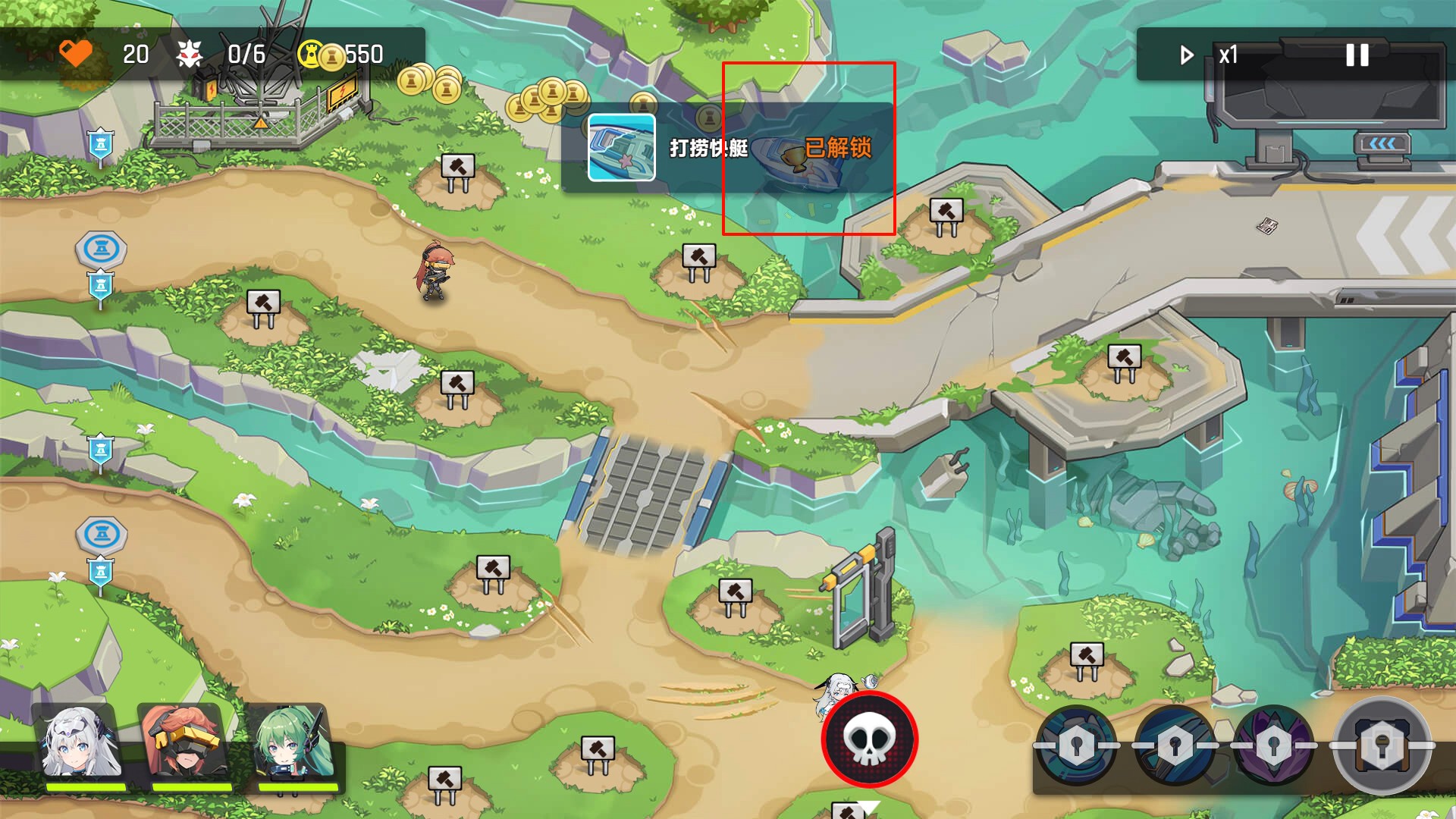1456x819 pixels.
Task: Click the purple locked skill slot
Action: click(x=1274, y=745)
